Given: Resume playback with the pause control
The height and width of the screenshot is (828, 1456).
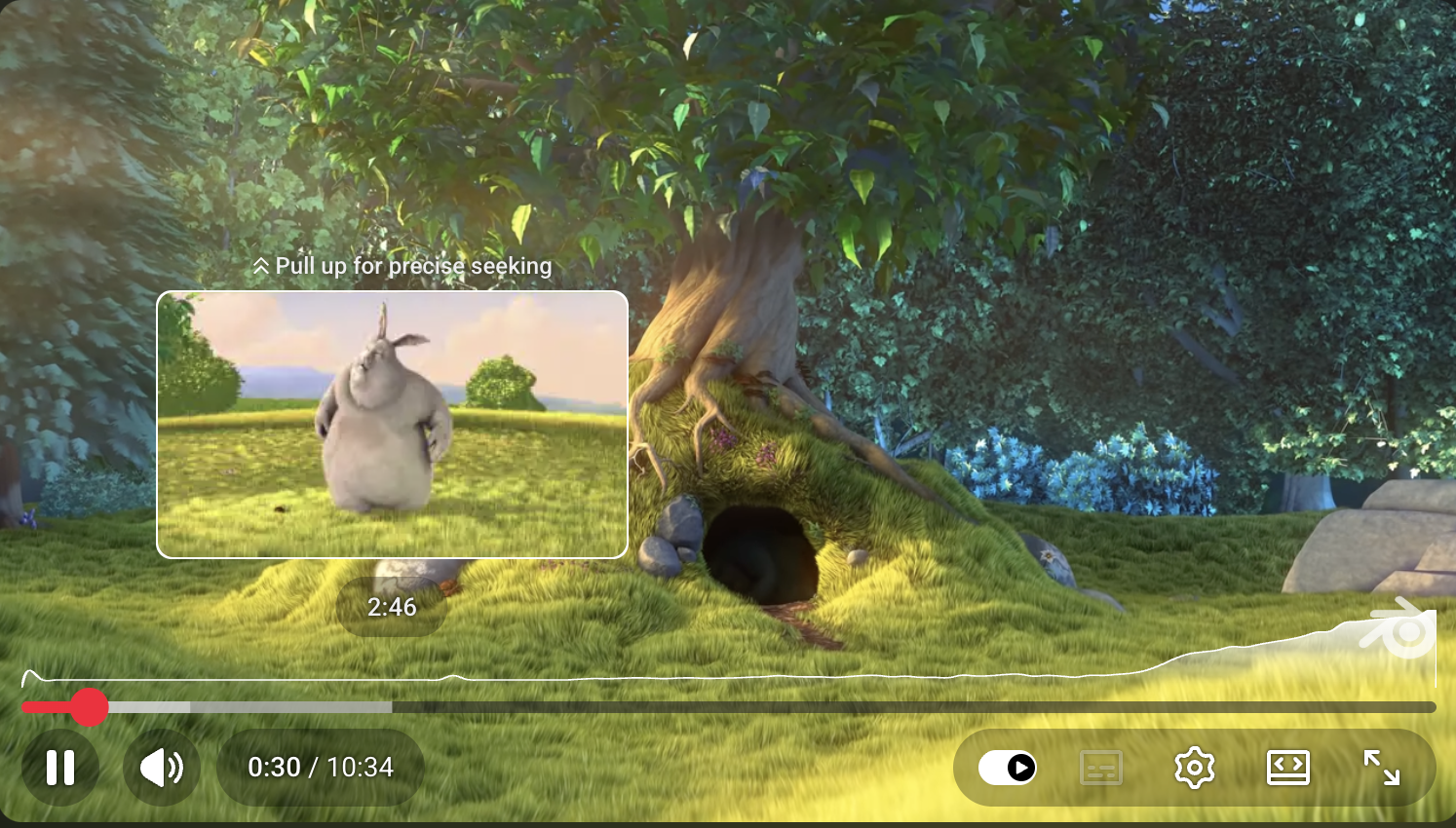Looking at the screenshot, I should point(60,768).
